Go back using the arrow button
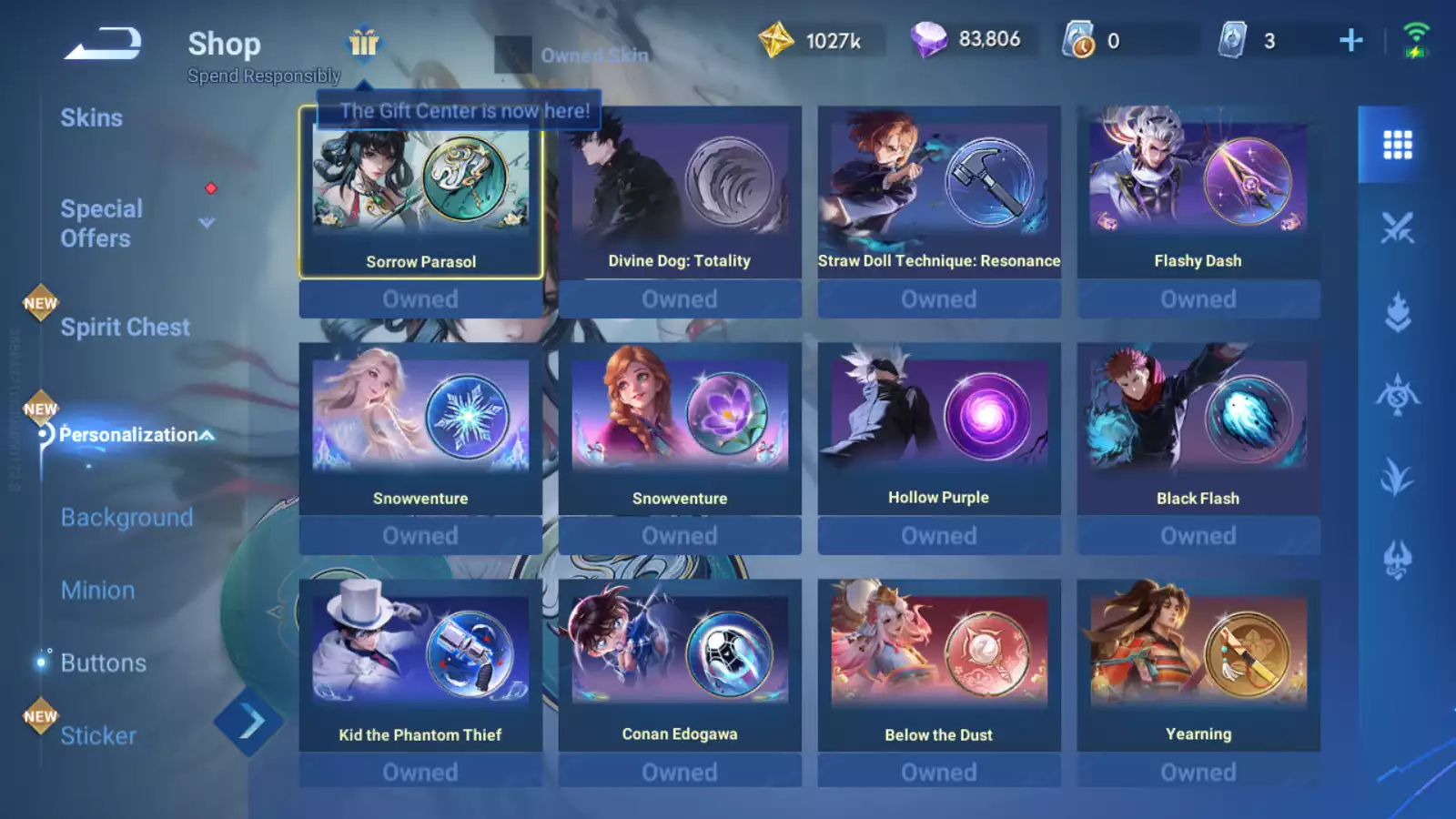The image size is (1456, 819). (x=103, y=43)
